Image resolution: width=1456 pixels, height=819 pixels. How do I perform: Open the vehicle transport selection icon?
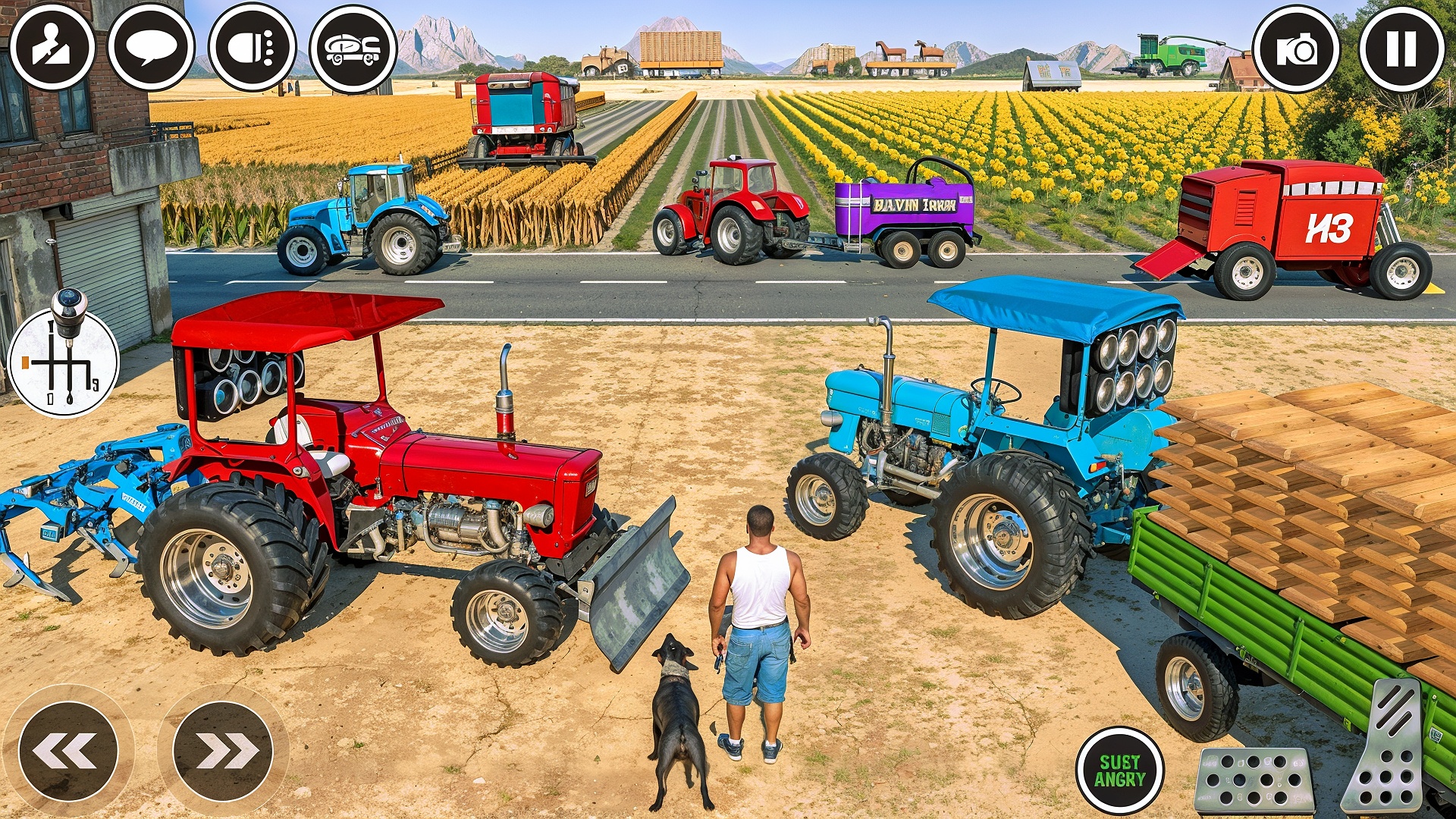tap(353, 49)
